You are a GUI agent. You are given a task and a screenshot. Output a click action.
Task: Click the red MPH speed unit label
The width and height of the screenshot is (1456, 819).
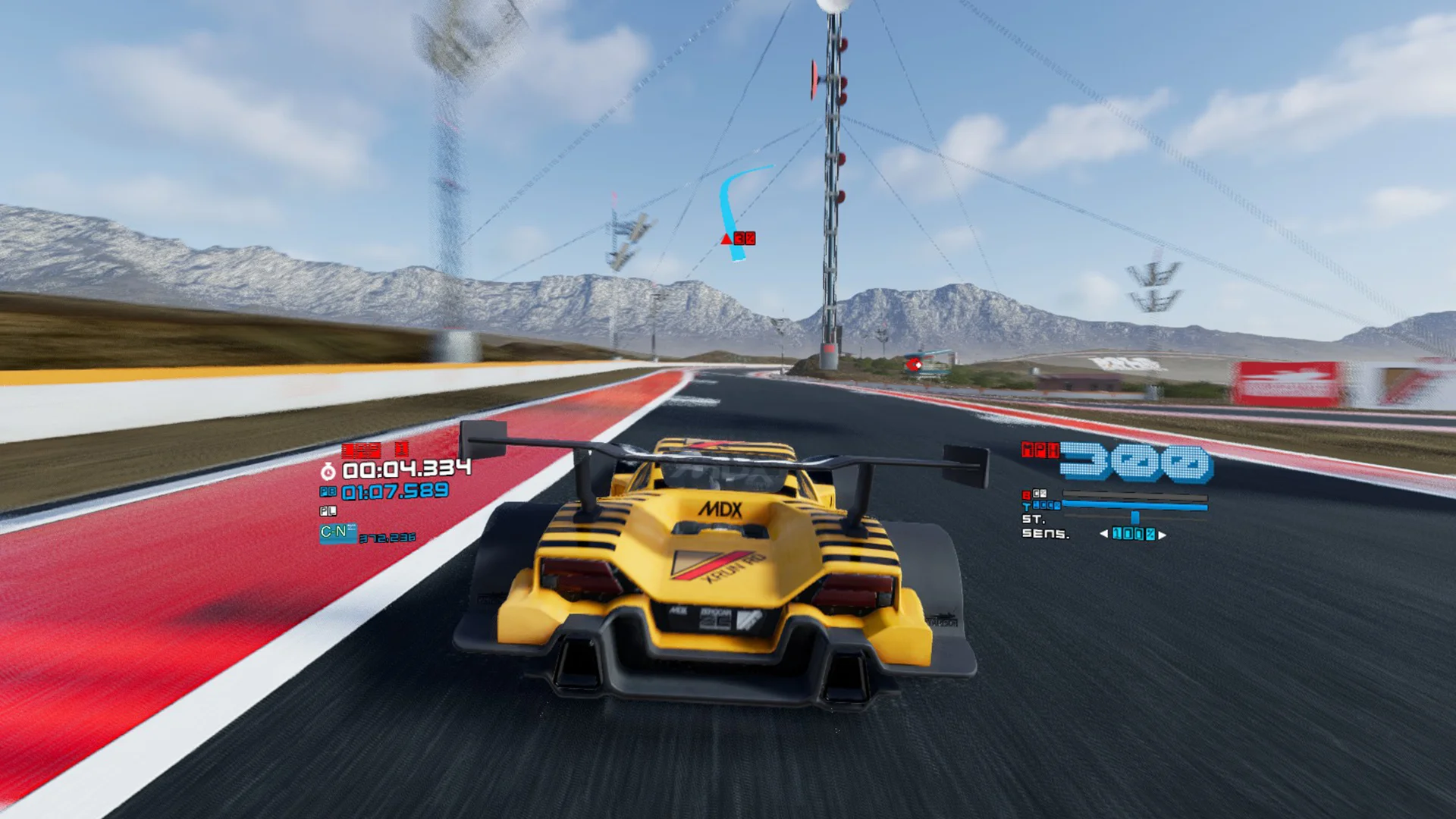coord(1040,450)
